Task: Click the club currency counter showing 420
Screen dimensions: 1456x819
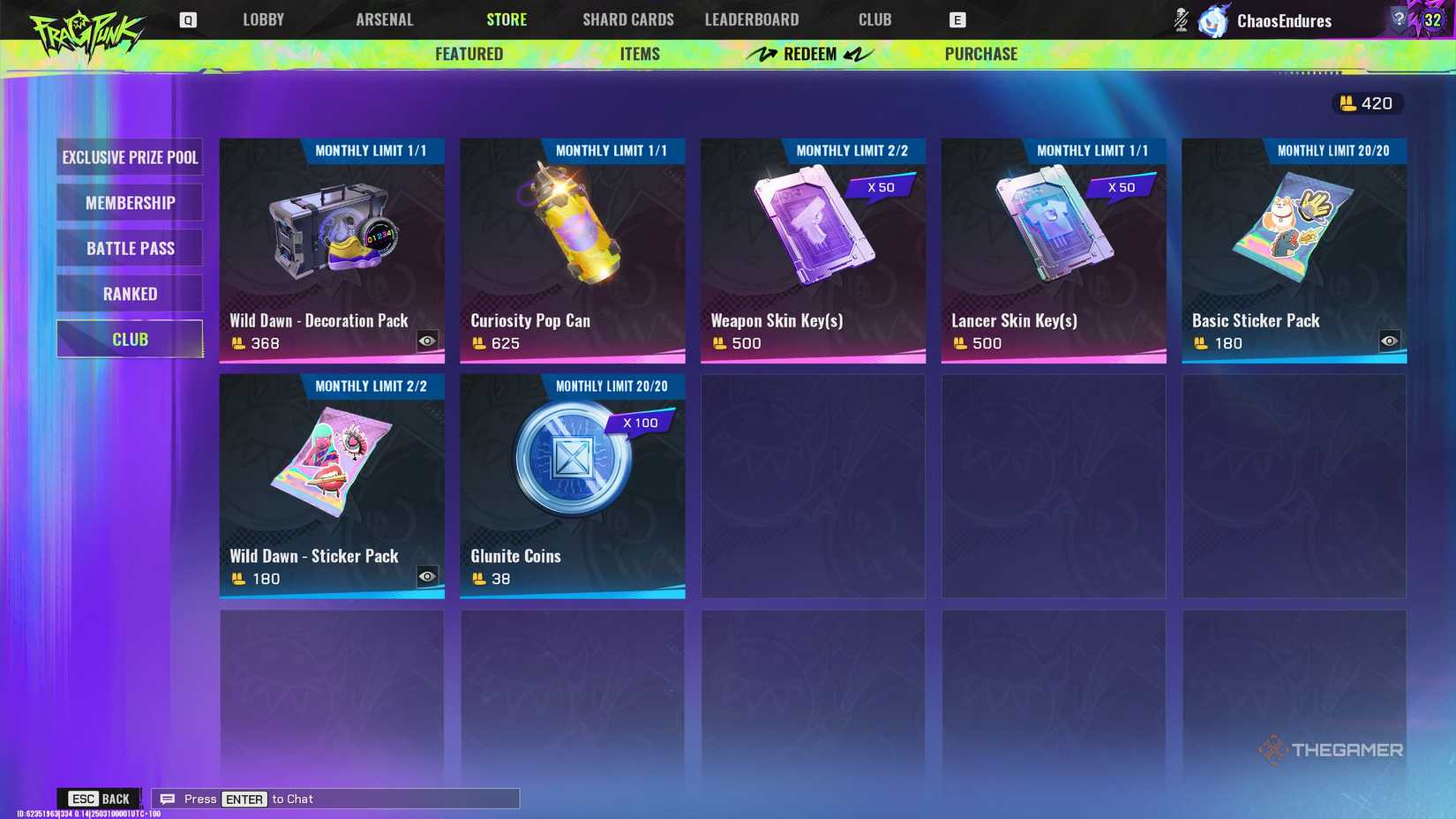Action: (1366, 103)
